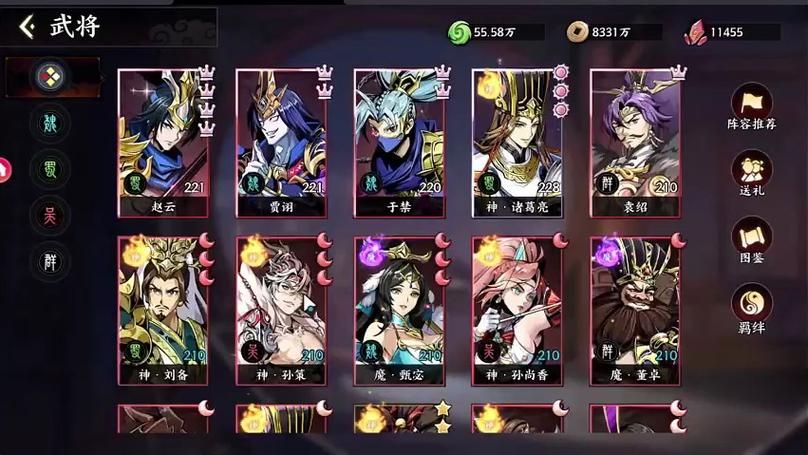Viewport: 808px width, 455px height.
Task: Pick the 袁绍 hero card
Action: coord(635,142)
